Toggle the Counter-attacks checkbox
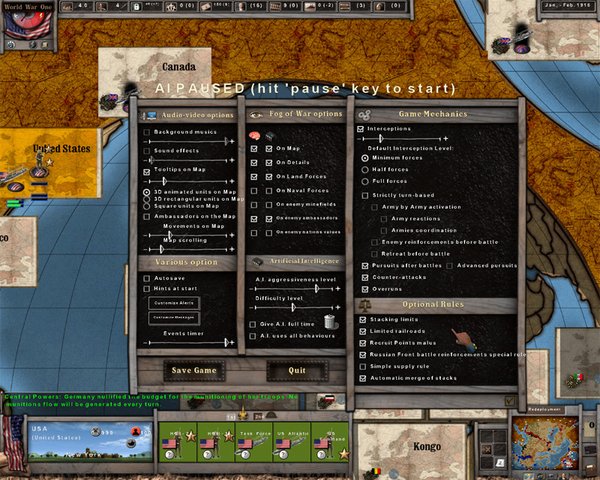 tap(363, 277)
